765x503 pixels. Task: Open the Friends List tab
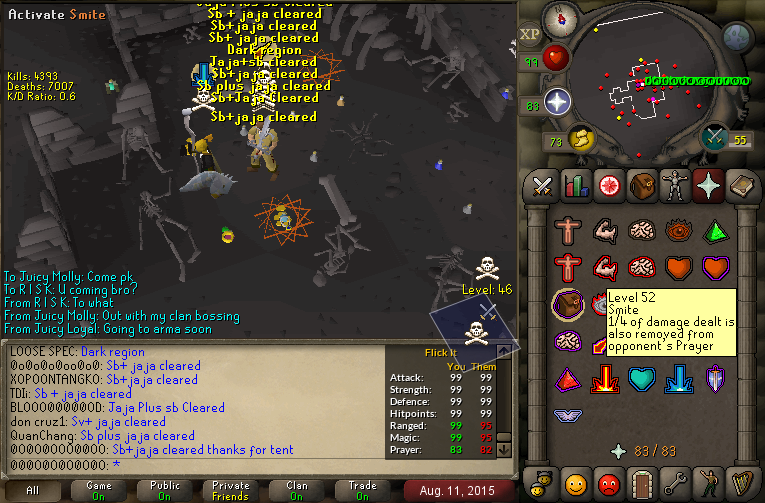click(x=575, y=482)
